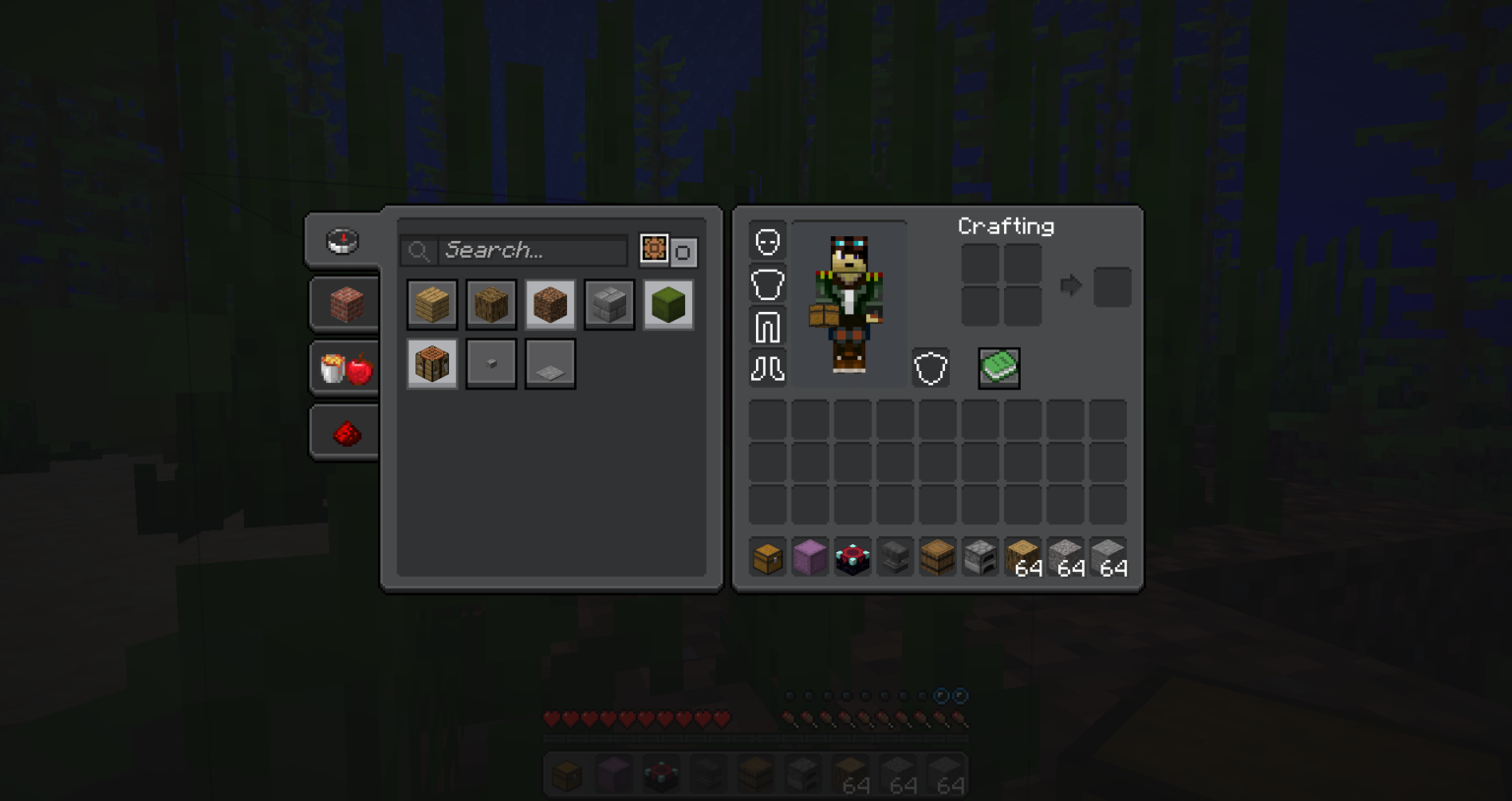Select the stone bricks recipe
The height and width of the screenshot is (801, 1512).
[x=609, y=304]
